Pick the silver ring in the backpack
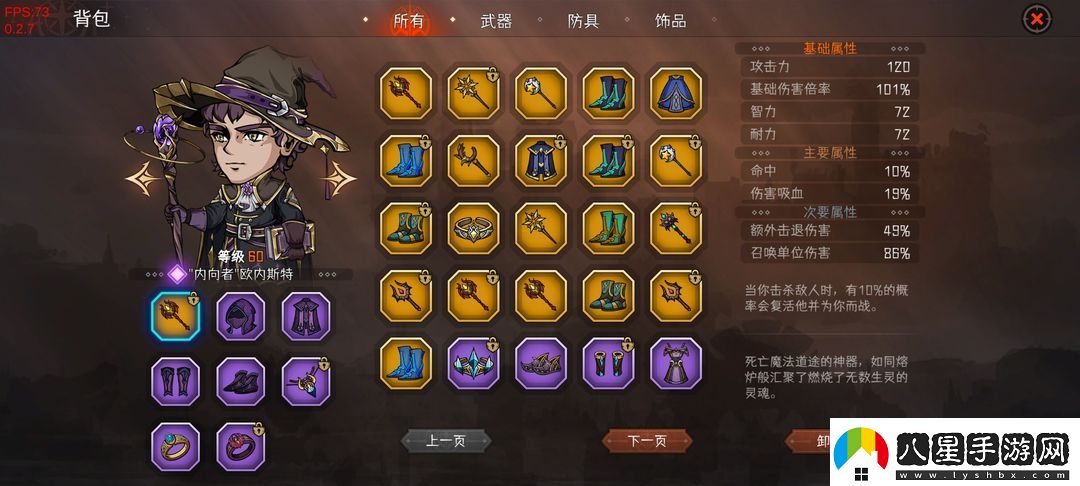The width and height of the screenshot is (1080, 486). [473, 228]
